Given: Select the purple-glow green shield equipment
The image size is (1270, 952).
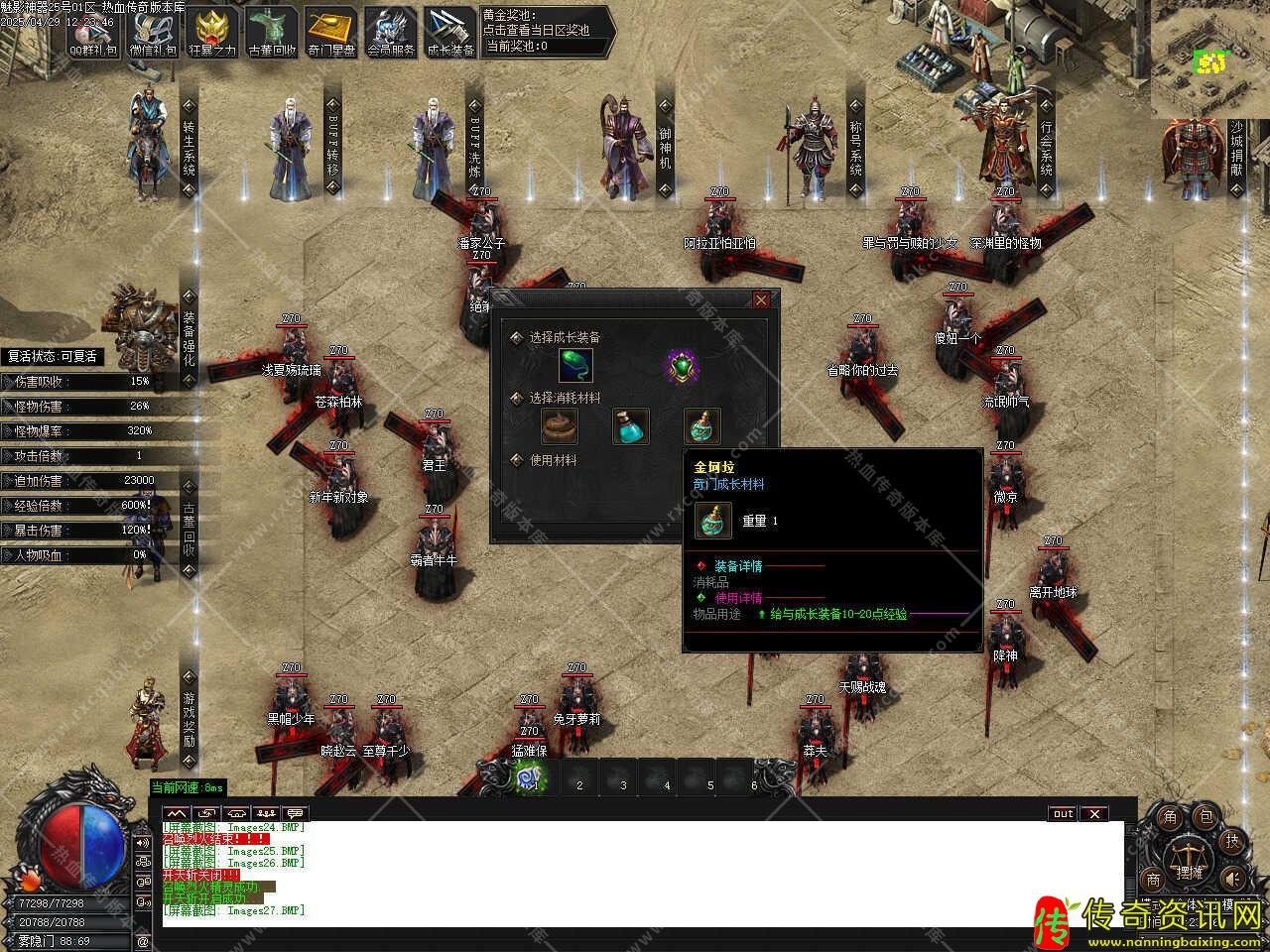Looking at the screenshot, I should pos(682,367).
